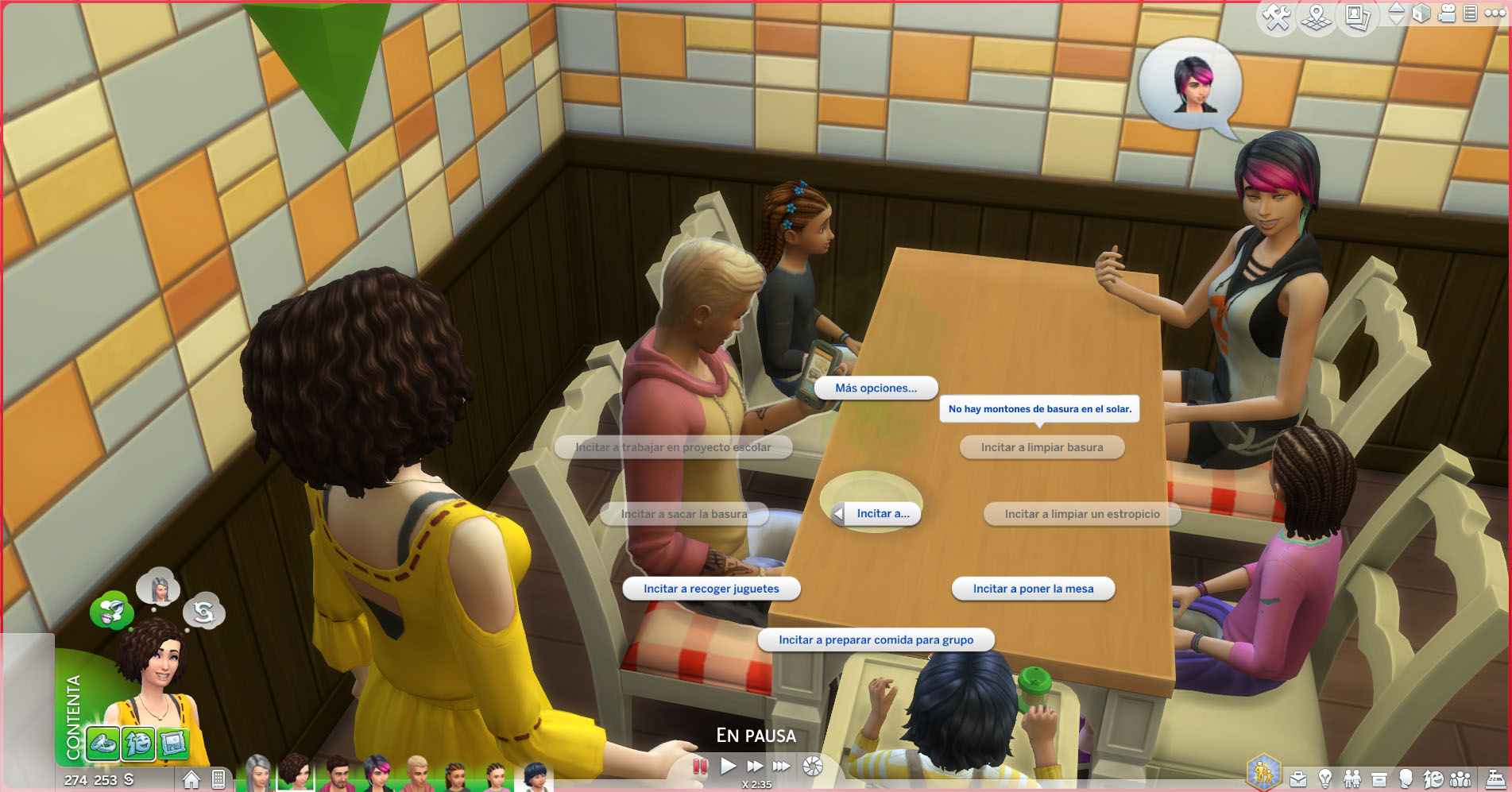The image size is (1512, 792).
Task: Select 'Incitar a poner la mesa'
Action: click(1033, 589)
